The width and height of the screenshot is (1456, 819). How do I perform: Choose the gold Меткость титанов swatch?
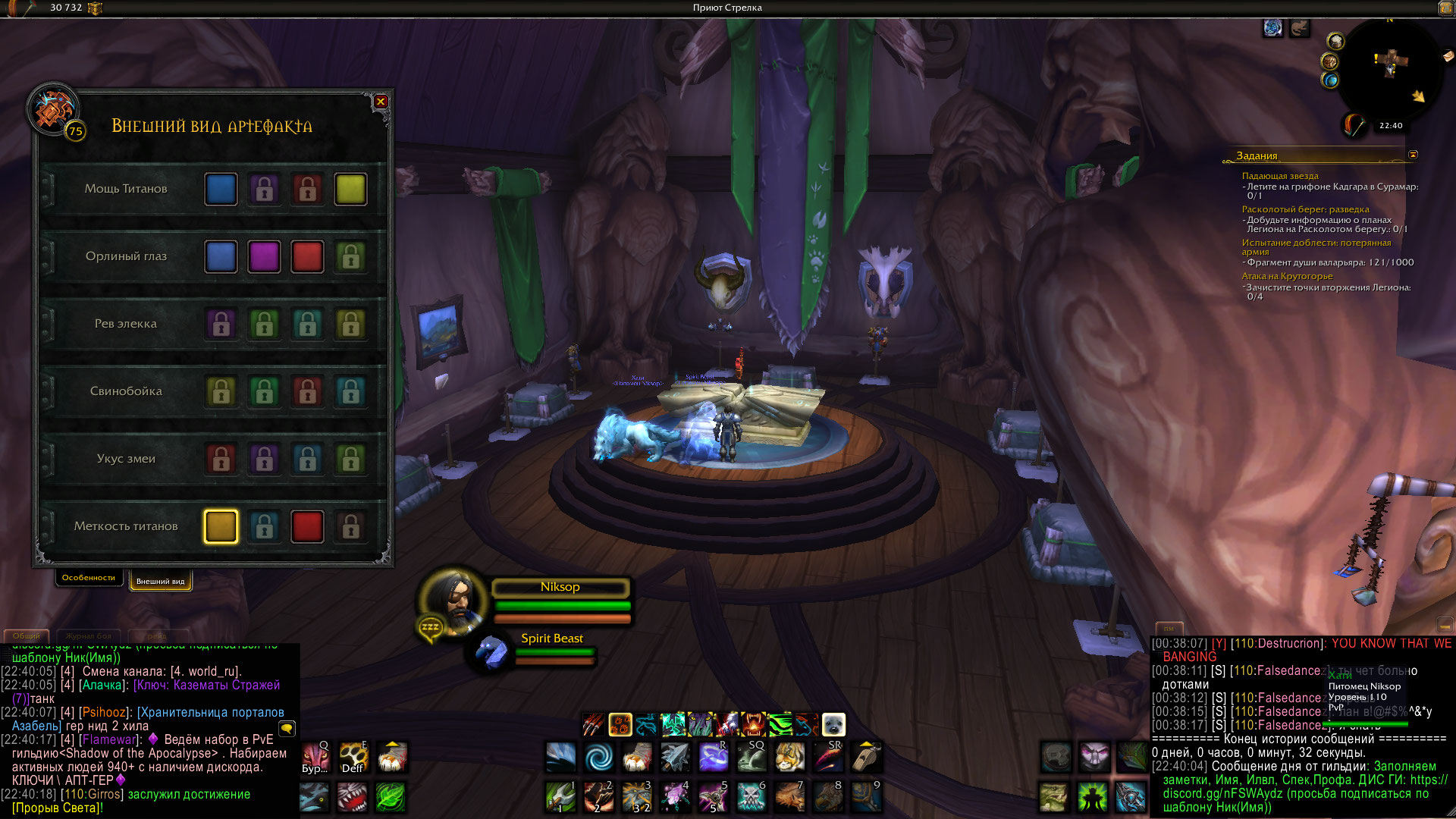click(x=221, y=526)
